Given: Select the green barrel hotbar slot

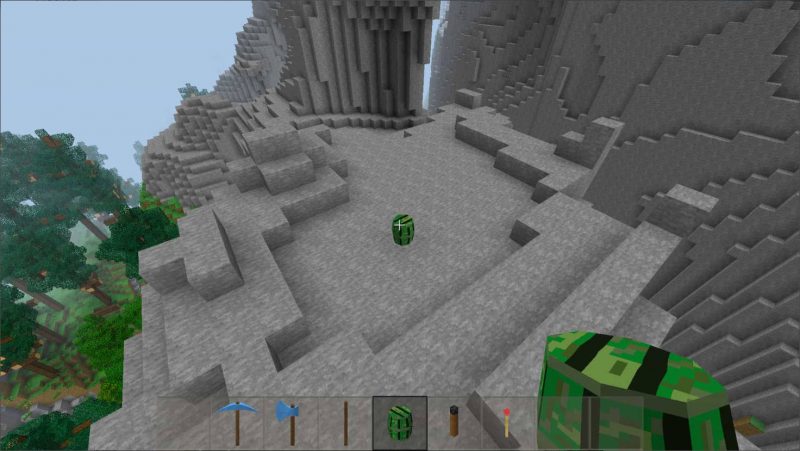Looking at the screenshot, I should [x=400, y=422].
